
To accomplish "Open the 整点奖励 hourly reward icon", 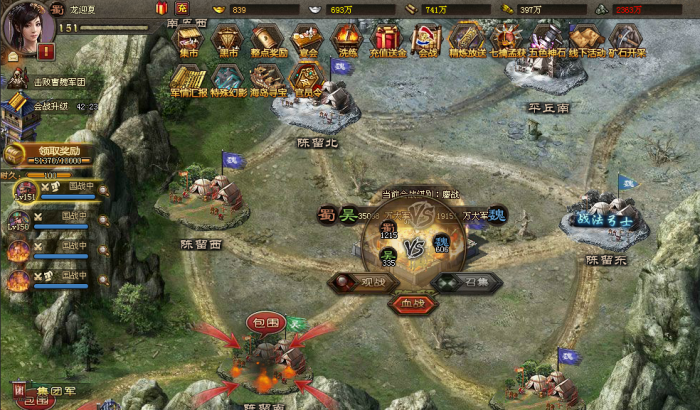I will (x=268, y=41).
